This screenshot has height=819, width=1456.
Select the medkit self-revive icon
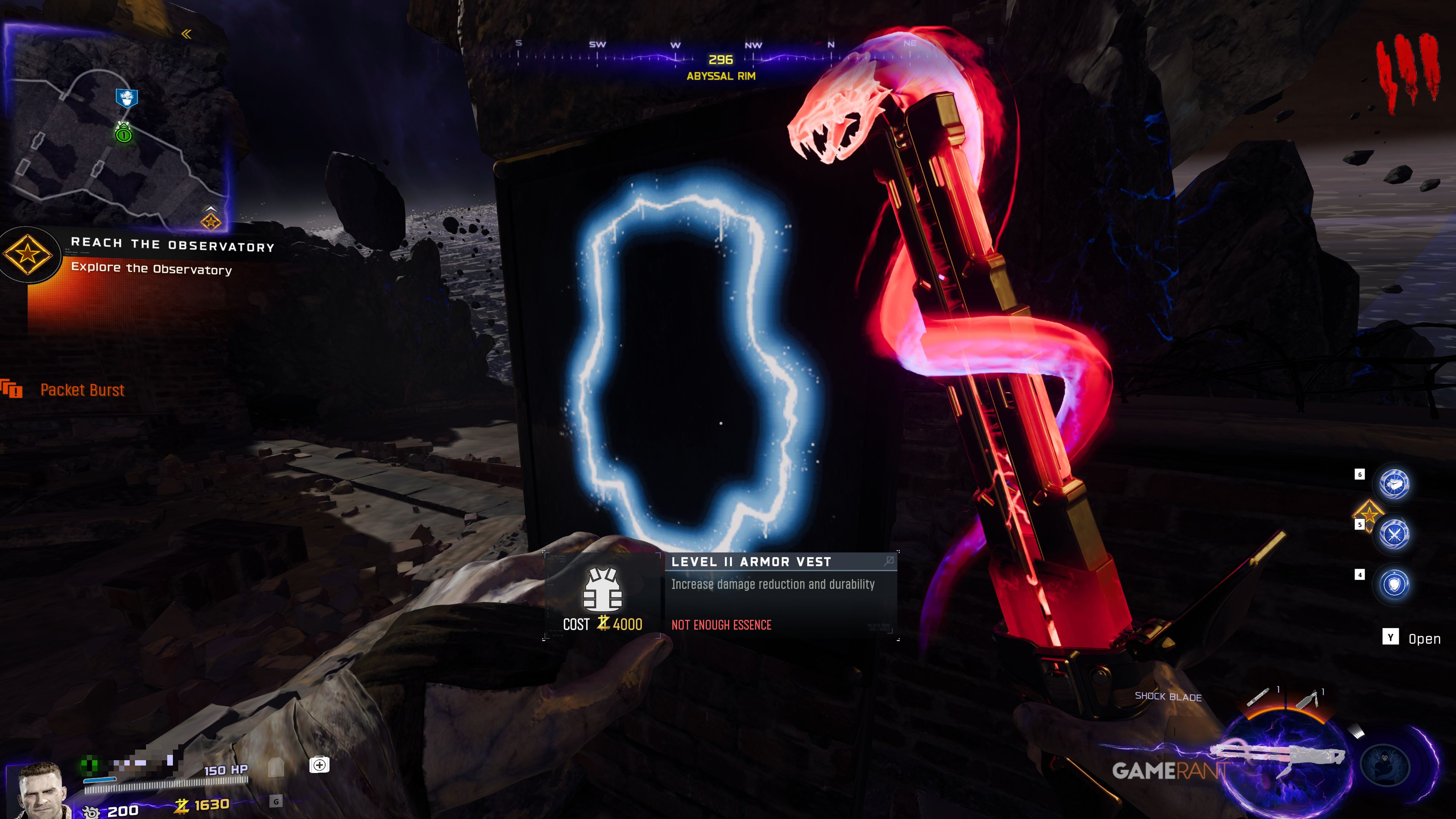(x=319, y=765)
